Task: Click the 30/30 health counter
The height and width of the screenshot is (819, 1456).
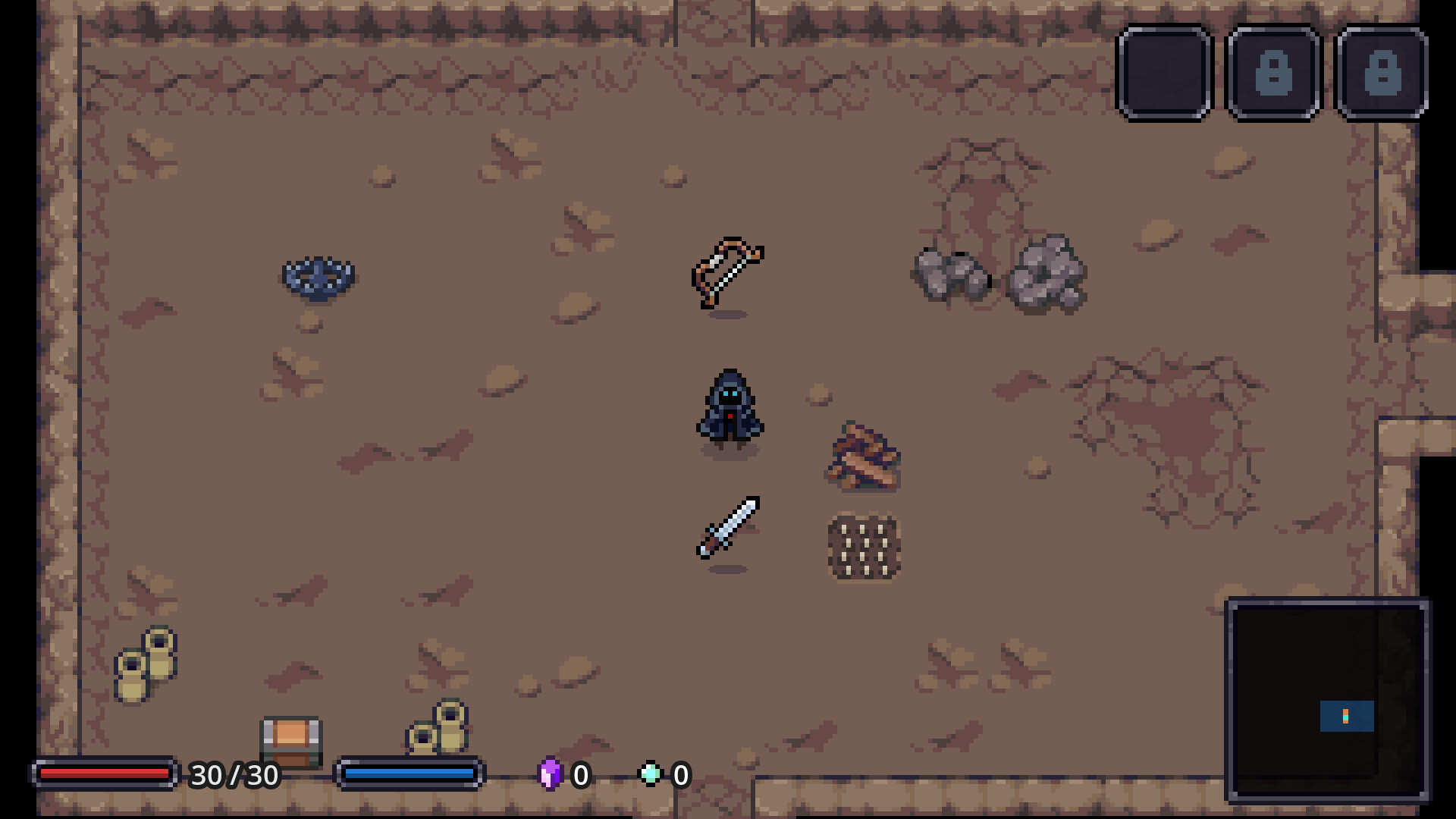Action: pyautogui.click(x=234, y=775)
